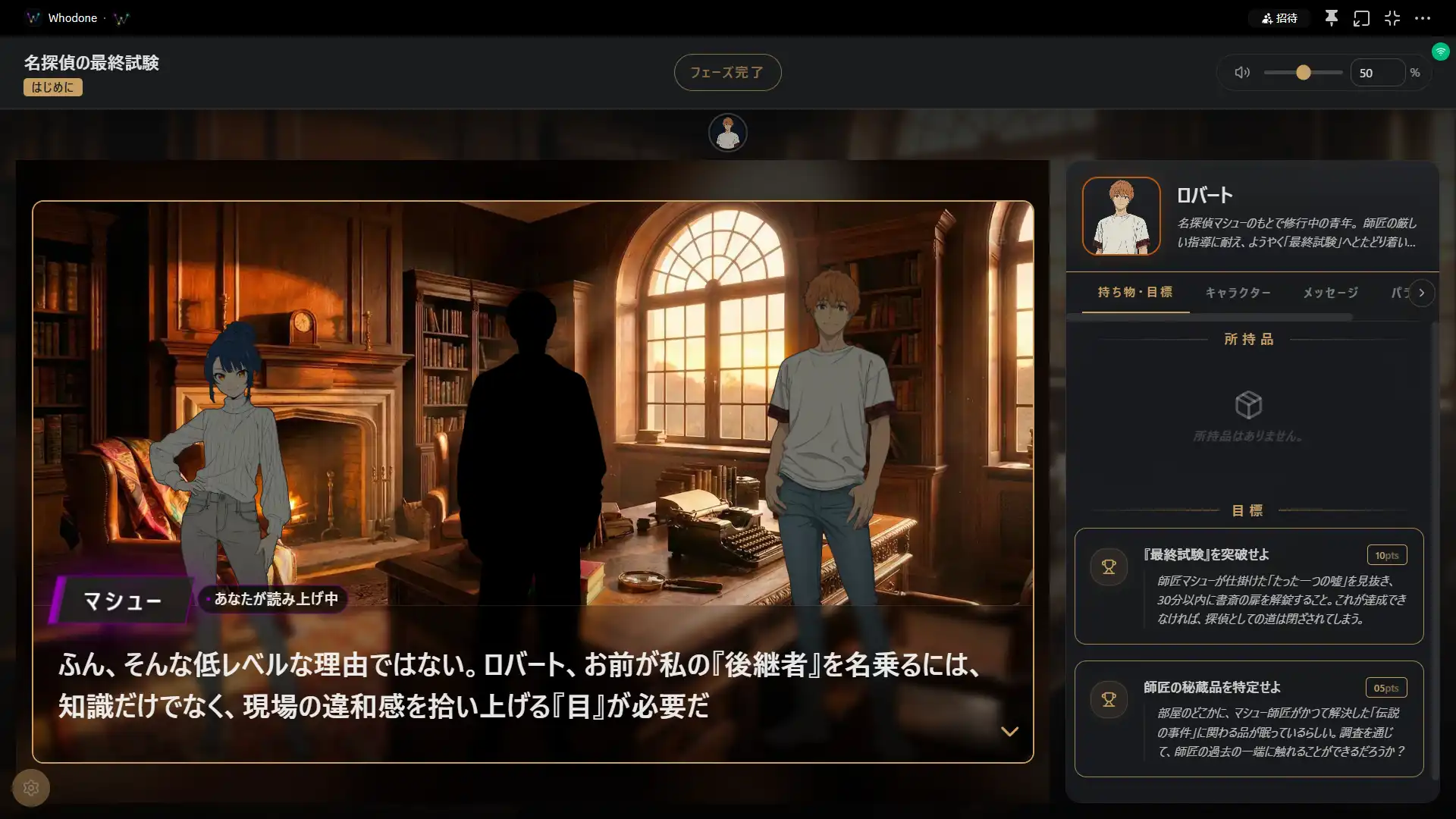Select the 持ち物・目標 tab
This screenshot has width=1456, height=819.
(x=1134, y=293)
